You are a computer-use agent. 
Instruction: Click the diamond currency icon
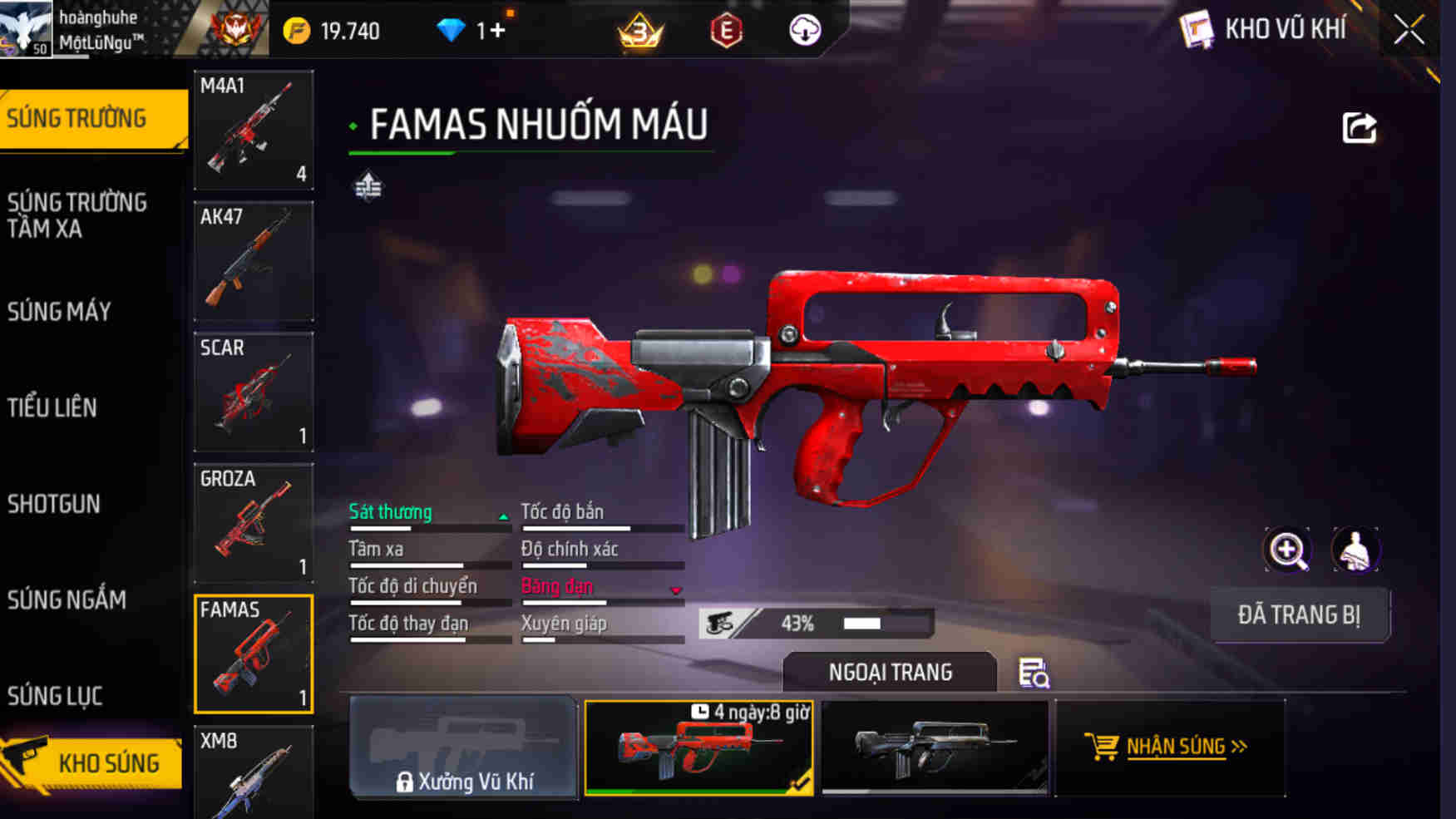[452, 29]
